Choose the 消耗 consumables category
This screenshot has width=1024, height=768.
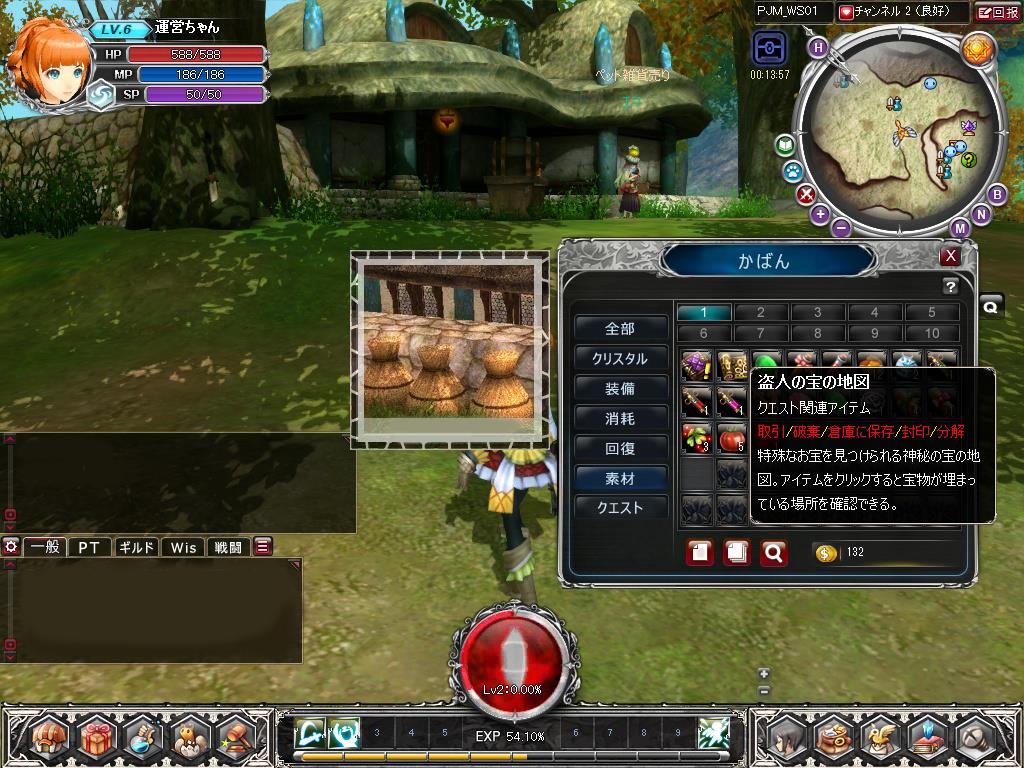620,419
